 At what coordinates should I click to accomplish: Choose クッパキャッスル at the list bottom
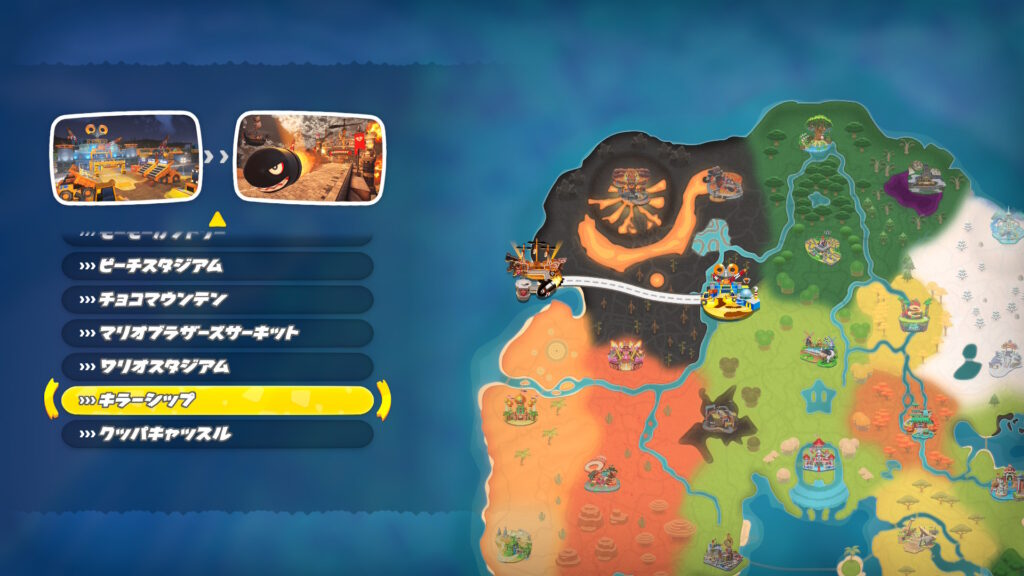(x=217, y=434)
